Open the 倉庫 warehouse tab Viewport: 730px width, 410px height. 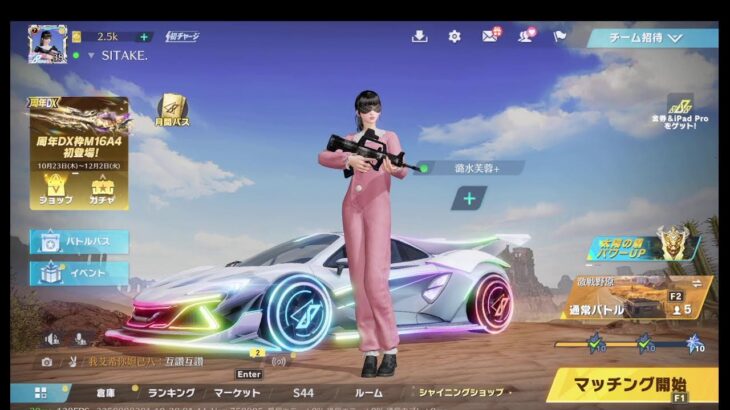(x=106, y=393)
